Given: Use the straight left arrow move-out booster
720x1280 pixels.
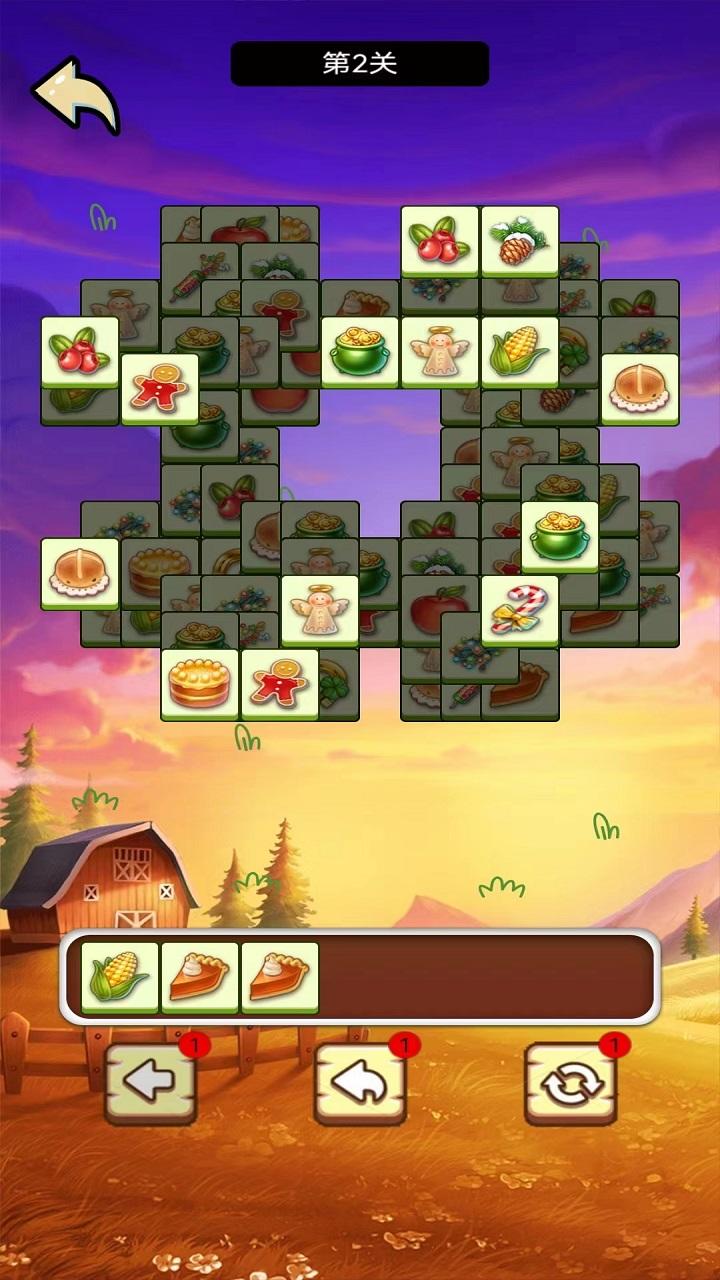Looking at the screenshot, I should click(x=150, y=1083).
